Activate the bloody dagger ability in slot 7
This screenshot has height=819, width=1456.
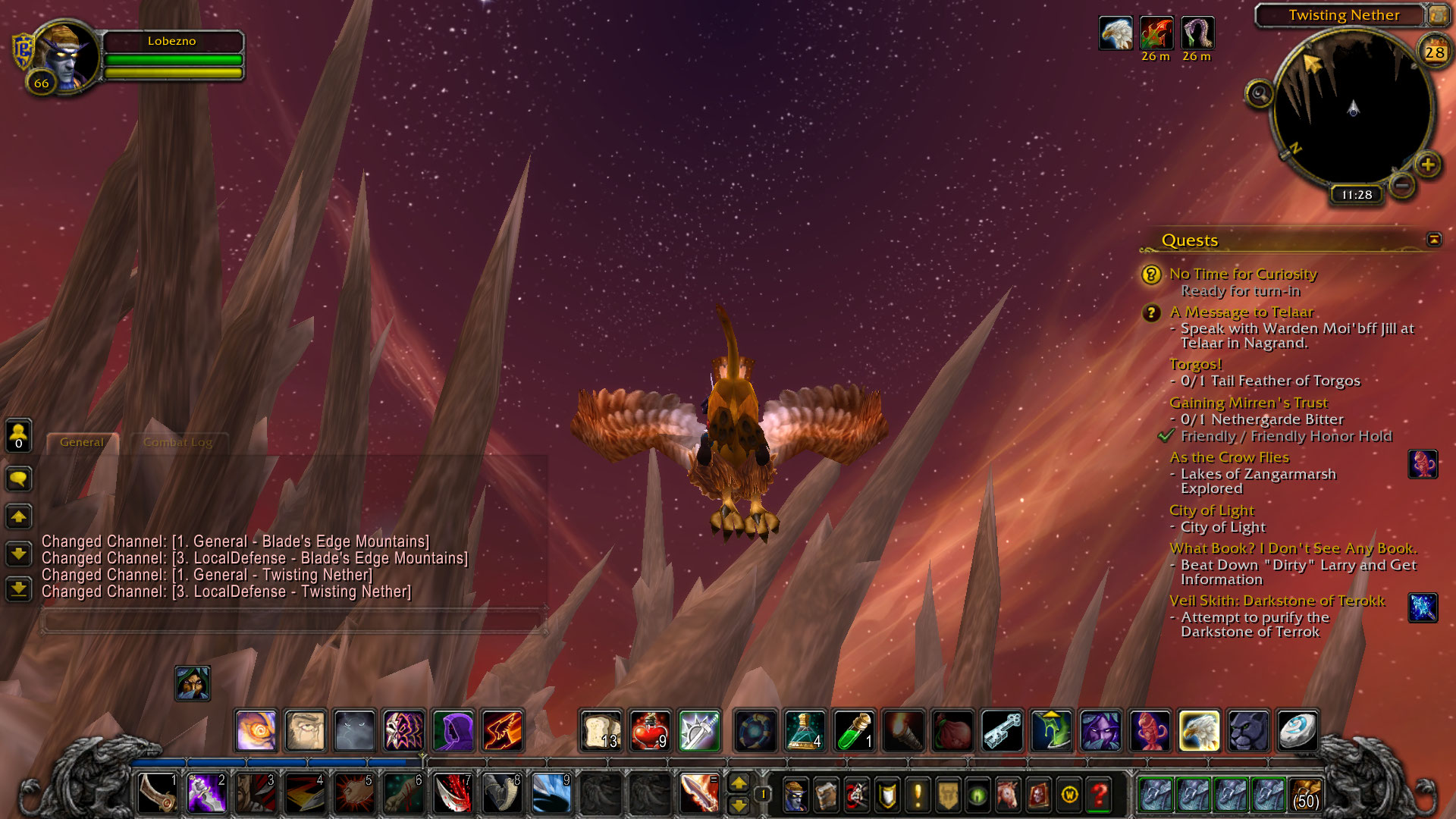[453, 793]
